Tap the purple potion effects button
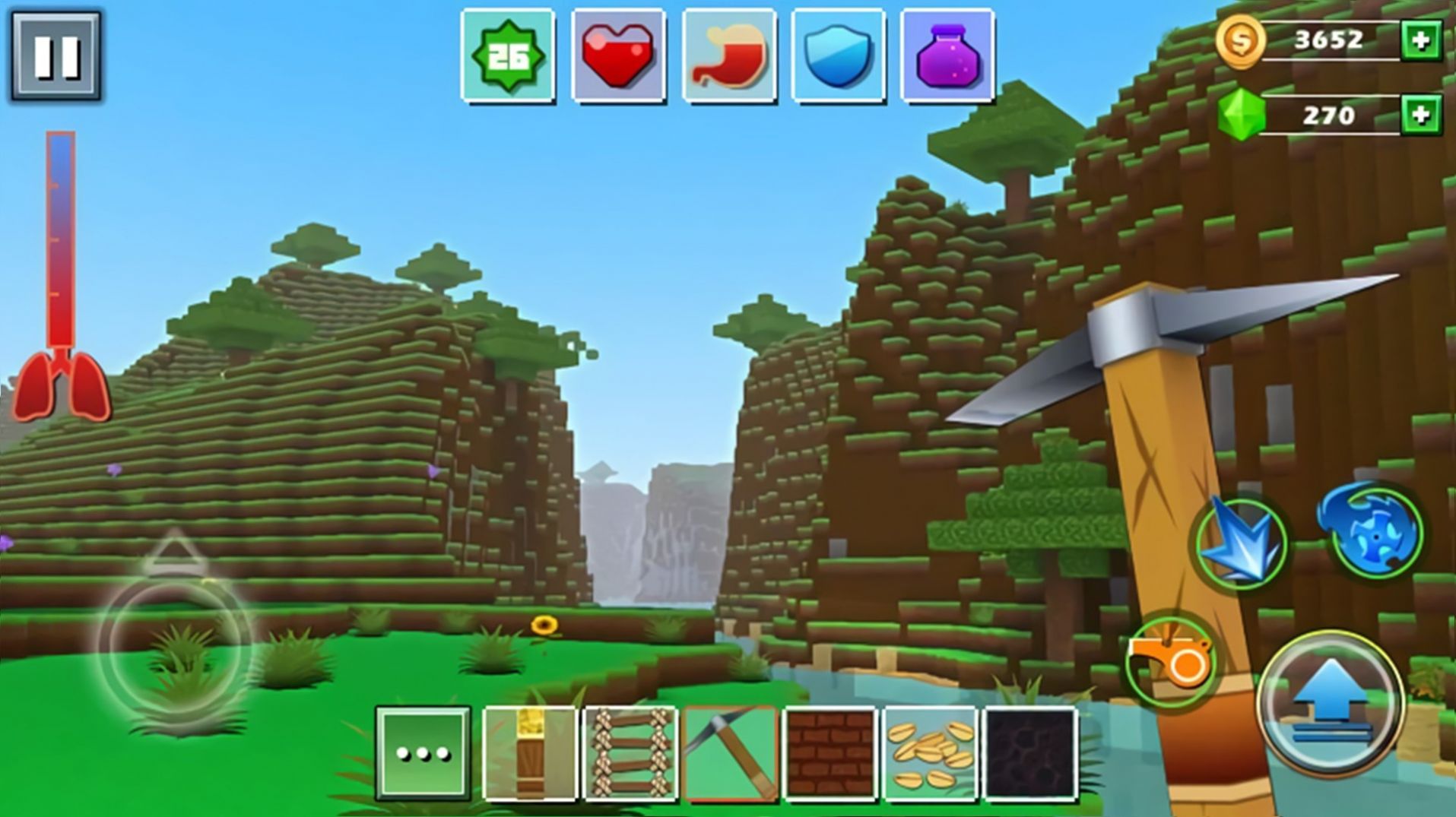Image resolution: width=1456 pixels, height=817 pixels. pyautogui.click(x=947, y=53)
